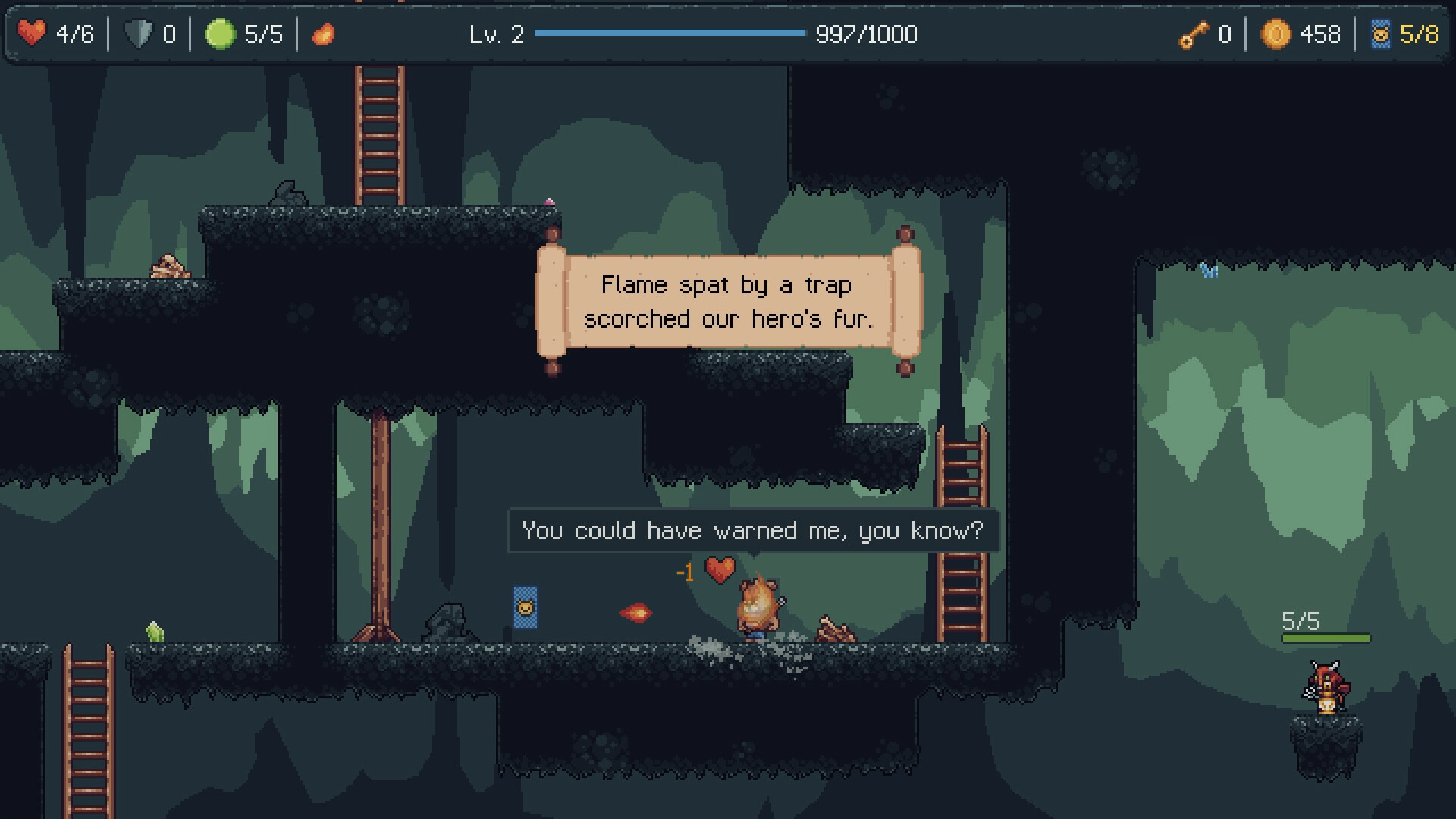1456x819 pixels.
Task: Click the pink flower atop the tall ladder
Action: 550,200
